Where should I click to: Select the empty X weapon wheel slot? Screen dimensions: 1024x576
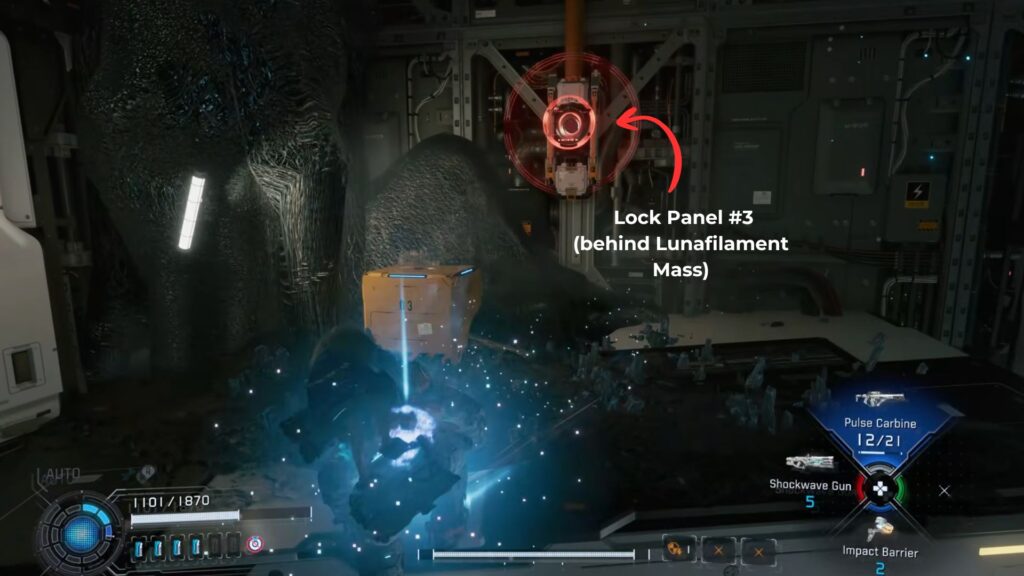pyautogui.click(x=944, y=490)
